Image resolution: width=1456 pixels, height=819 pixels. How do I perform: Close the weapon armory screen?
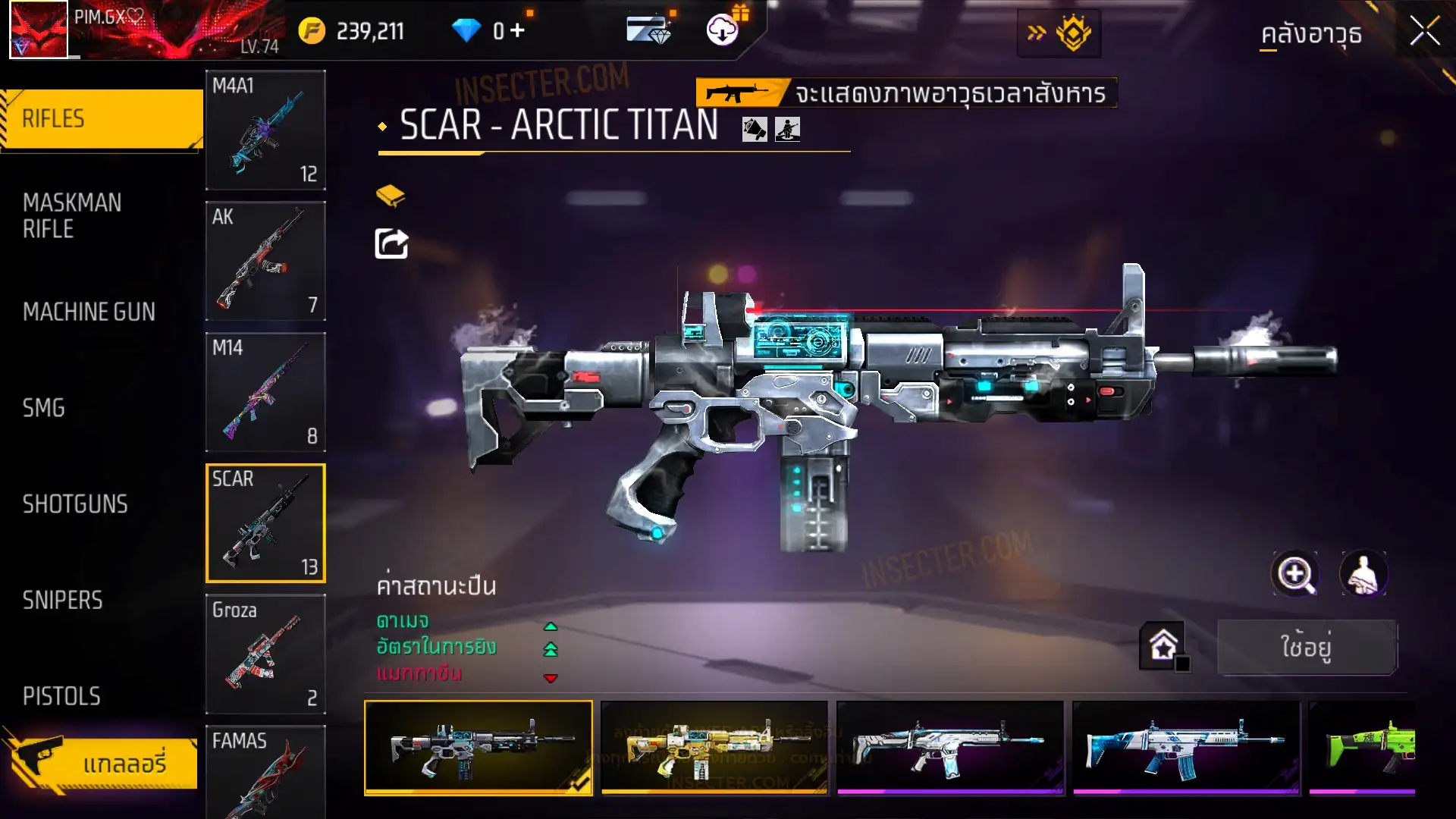point(1424,32)
